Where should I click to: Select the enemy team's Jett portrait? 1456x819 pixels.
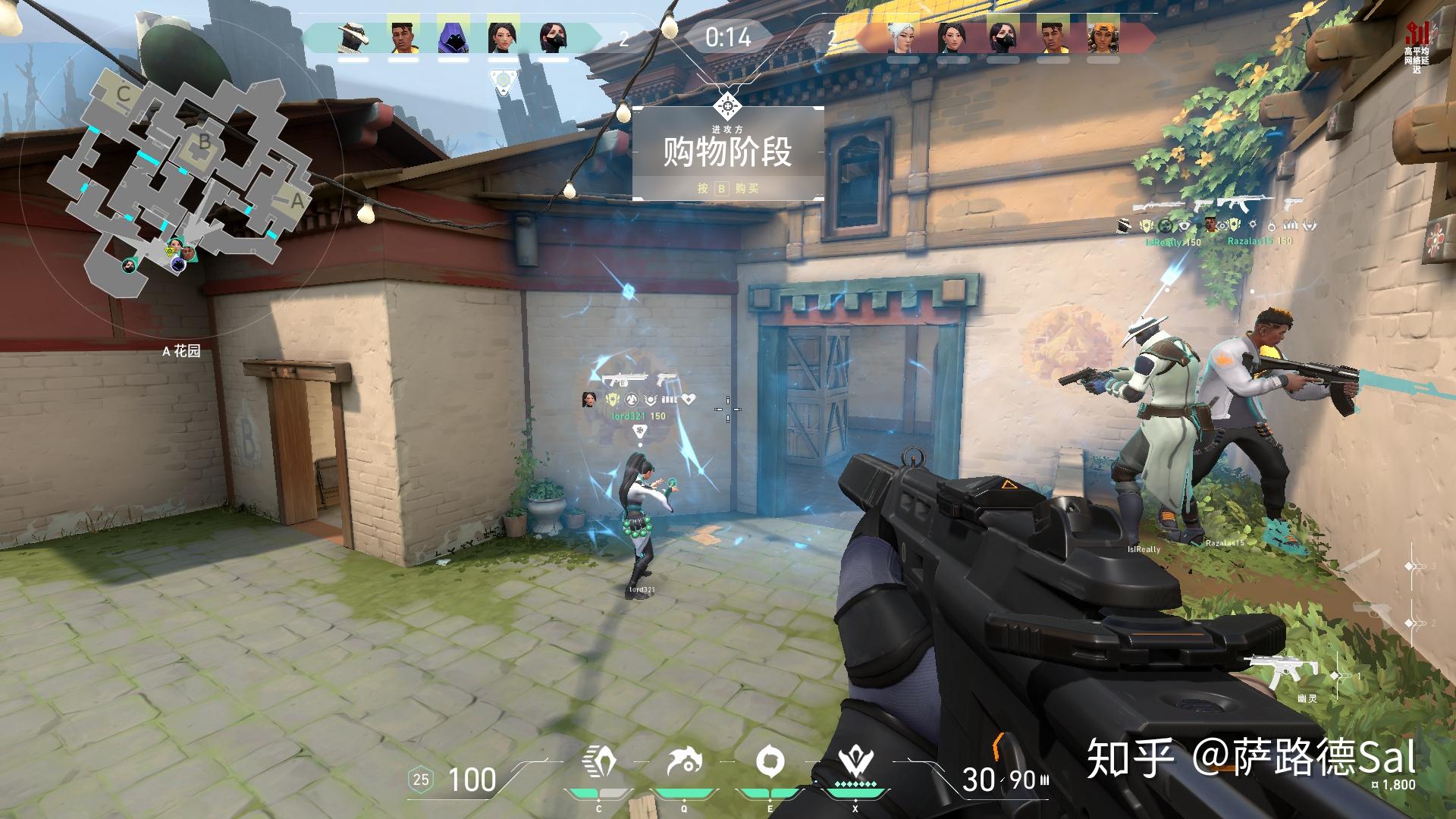pos(903,36)
